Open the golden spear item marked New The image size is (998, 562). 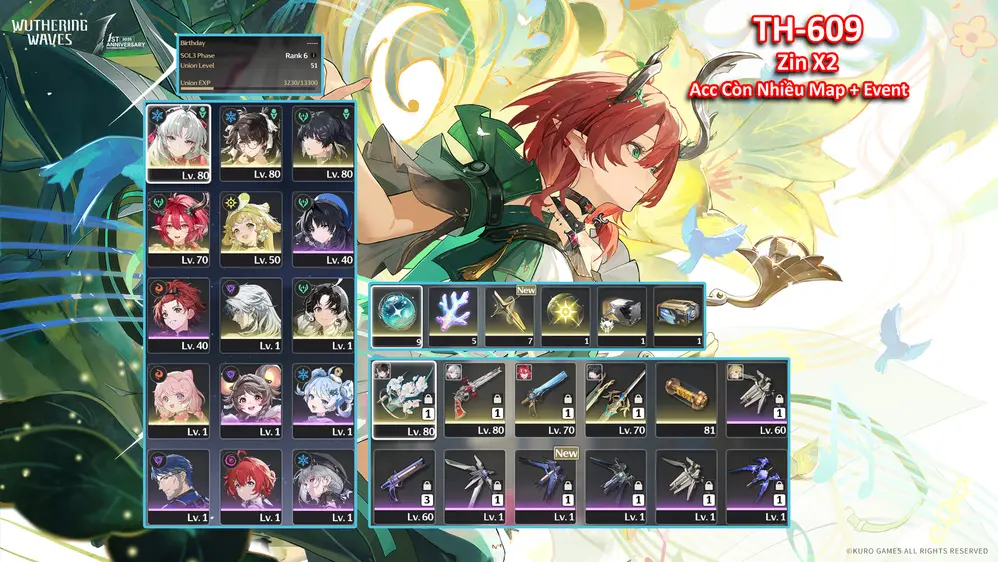click(509, 311)
